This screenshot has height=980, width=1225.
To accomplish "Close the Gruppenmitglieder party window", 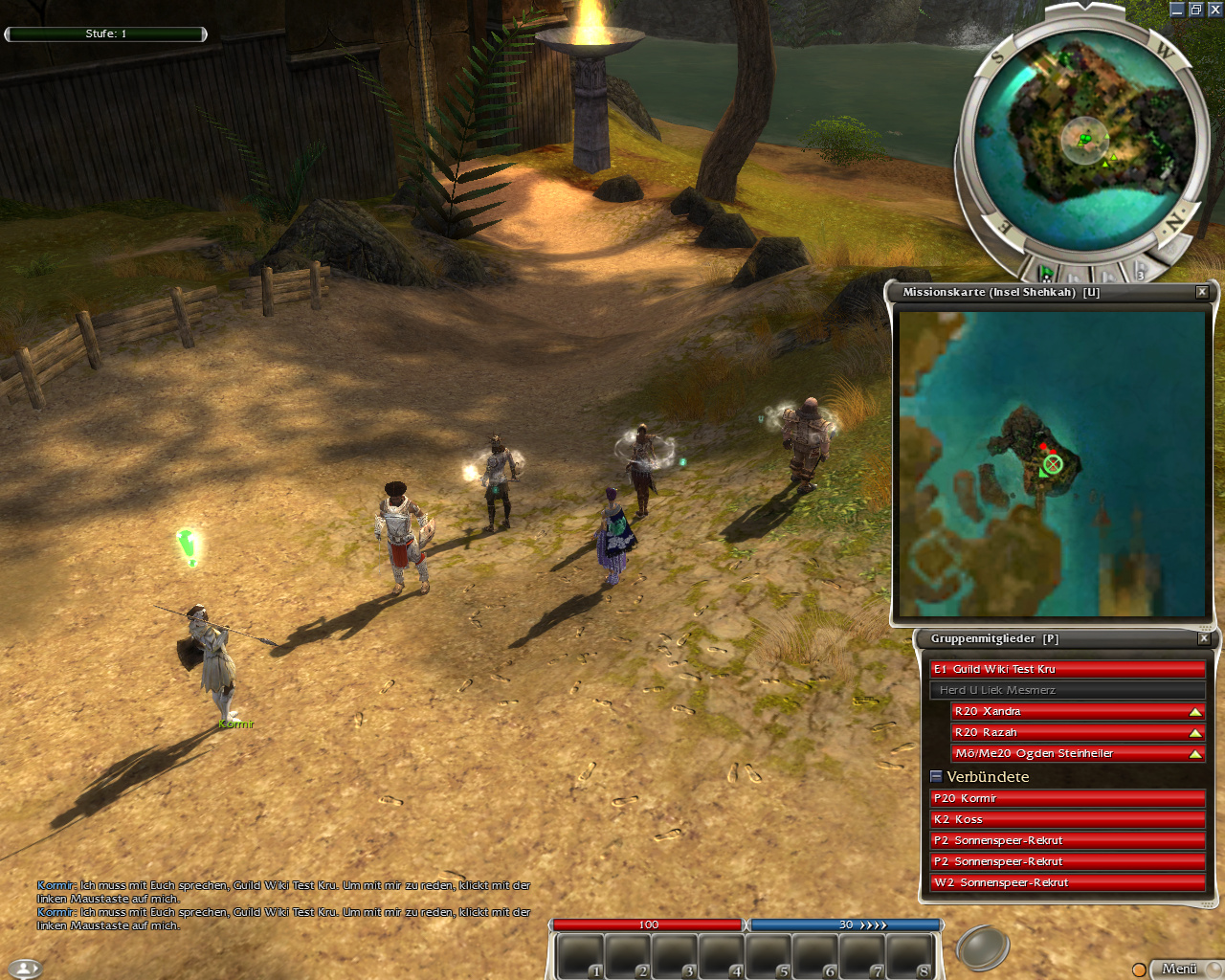I will tap(1204, 638).
